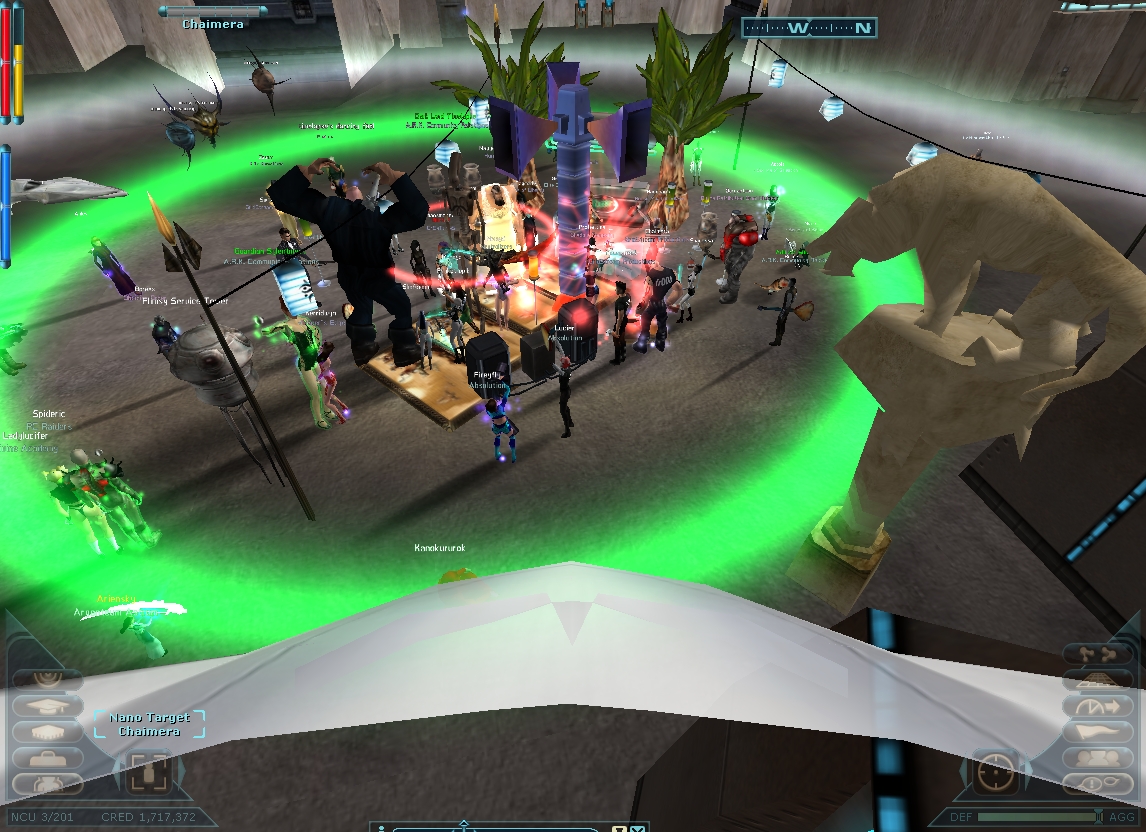
Task: Select the character target icon in the bracket frame
Action: (150, 772)
